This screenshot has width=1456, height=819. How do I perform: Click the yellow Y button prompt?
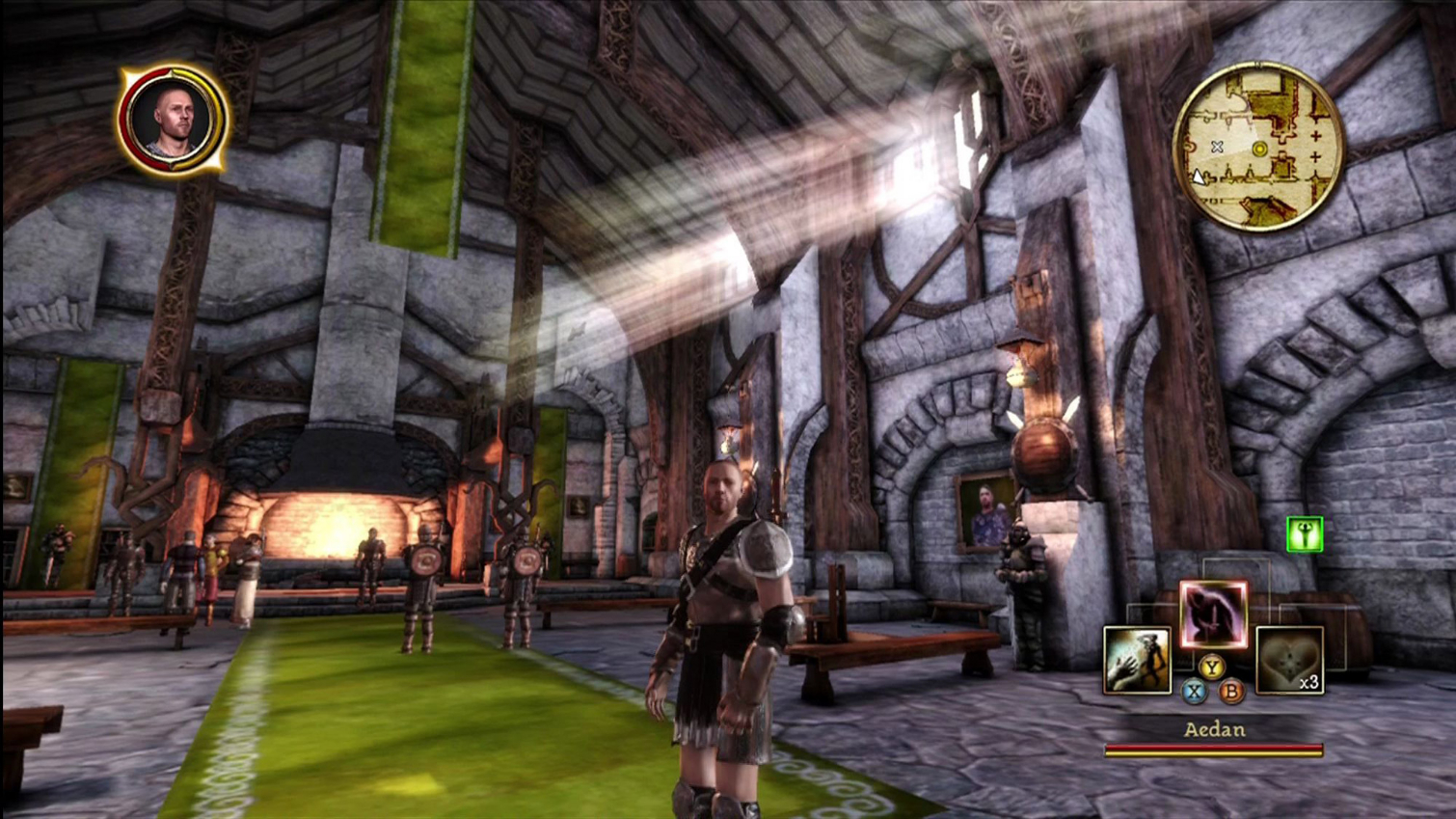coord(1213,665)
